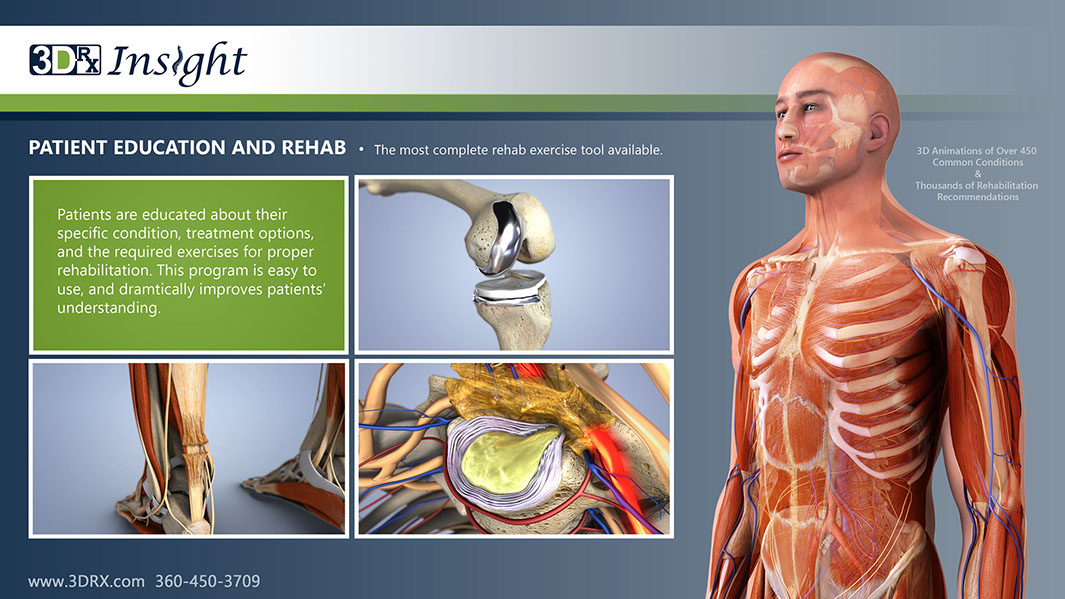Viewport: 1065px width, 599px height.
Task: Click the 3DRX Insight logo
Action: [x=138, y=62]
